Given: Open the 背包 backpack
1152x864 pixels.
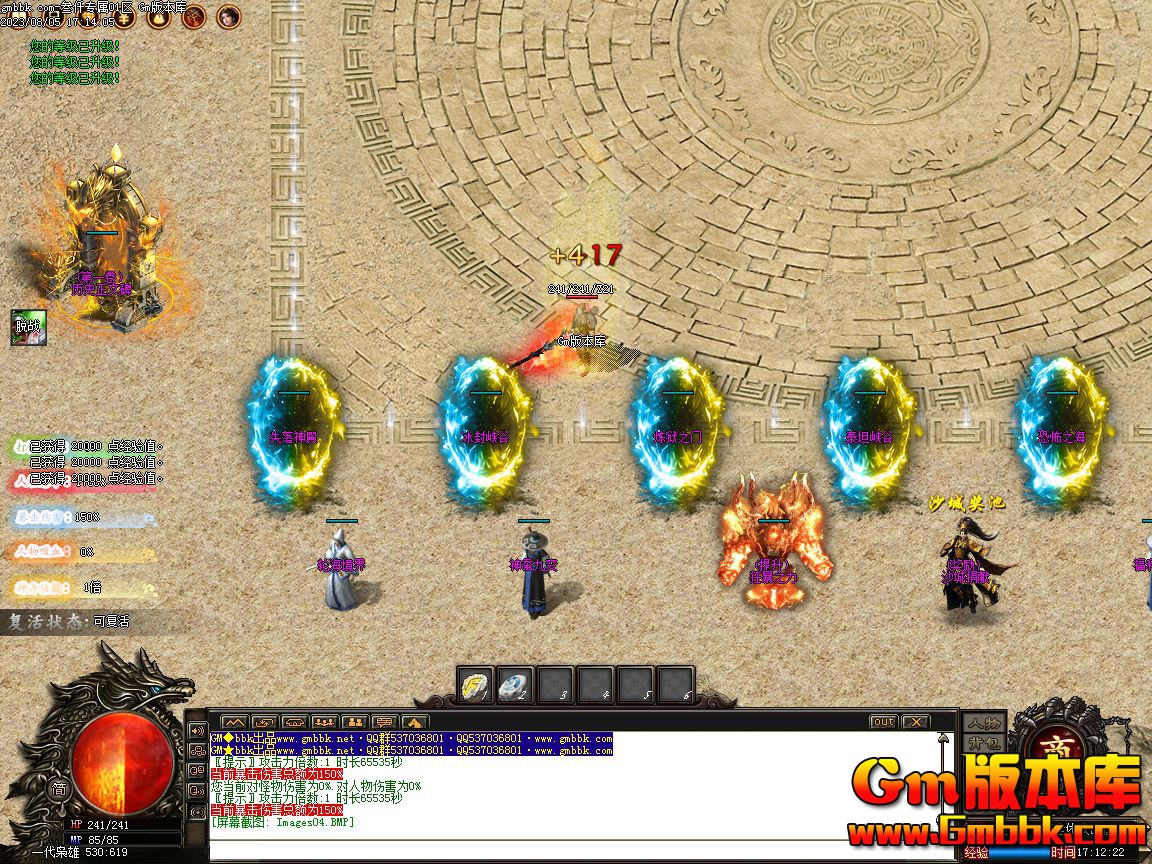Looking at the screenshot, I should point(983,743).
